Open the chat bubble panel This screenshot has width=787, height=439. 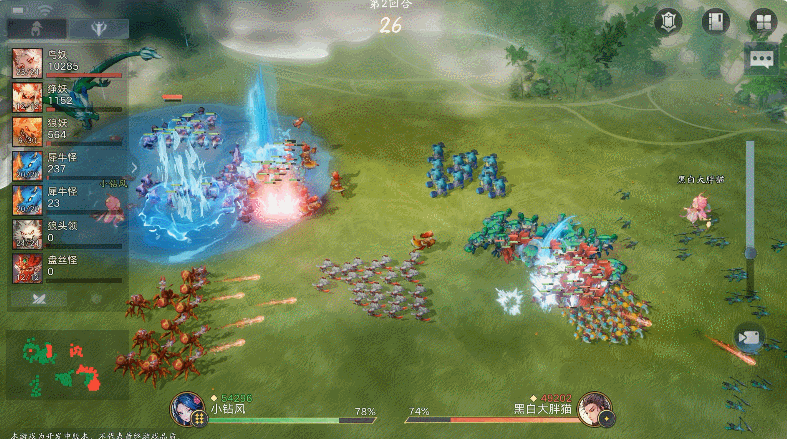pos(762,58)
